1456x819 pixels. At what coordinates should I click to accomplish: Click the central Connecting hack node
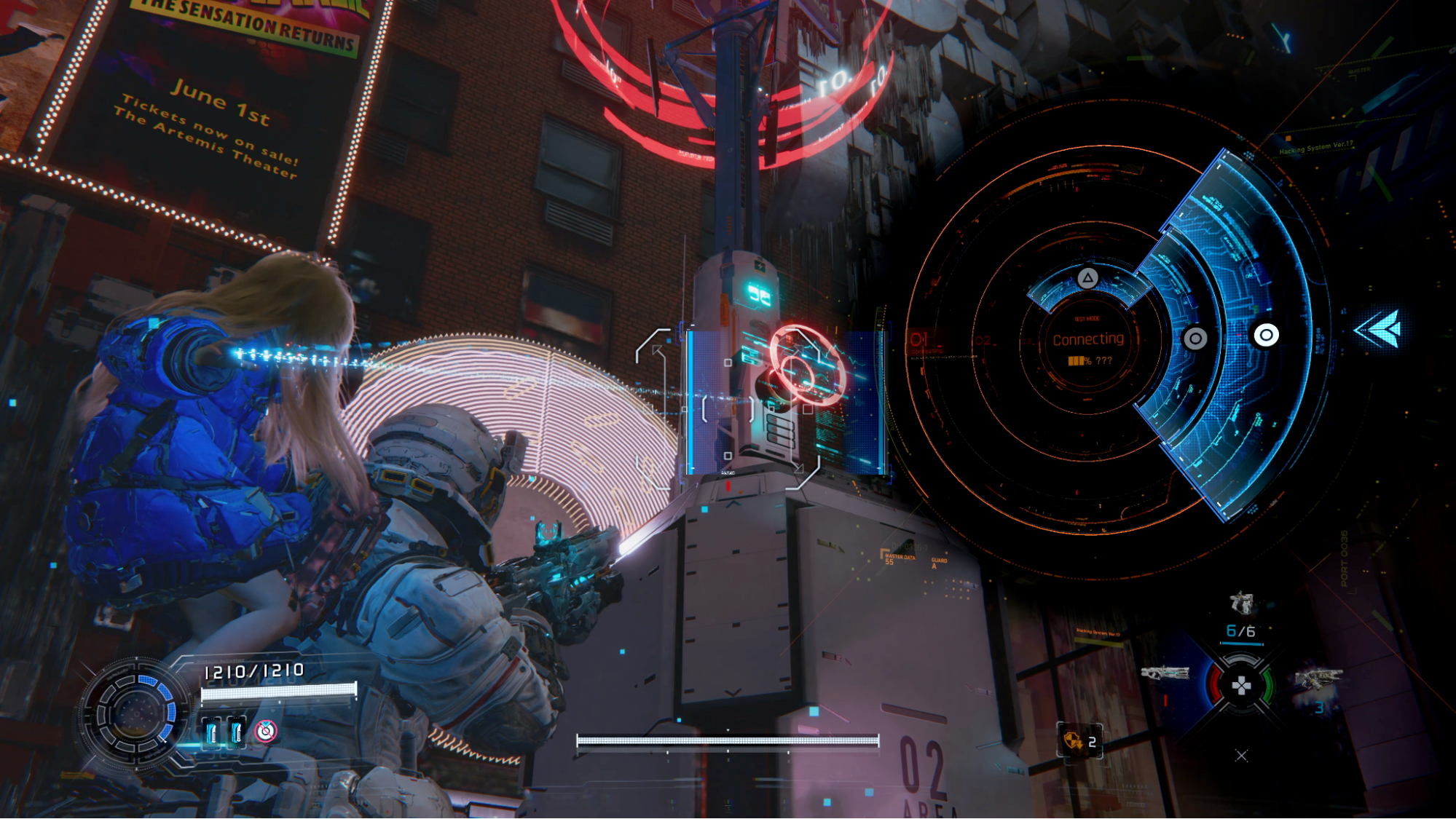click(1087, 340)
